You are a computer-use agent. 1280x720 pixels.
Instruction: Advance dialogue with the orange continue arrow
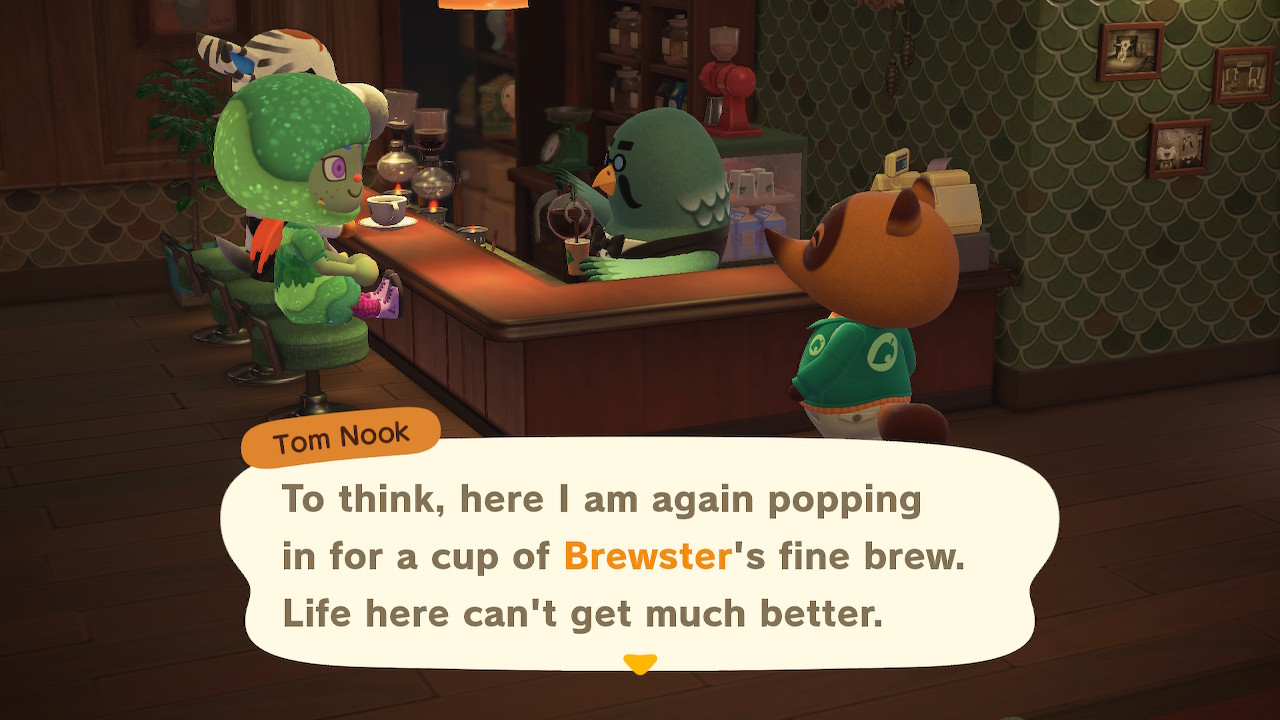point(639,663)
